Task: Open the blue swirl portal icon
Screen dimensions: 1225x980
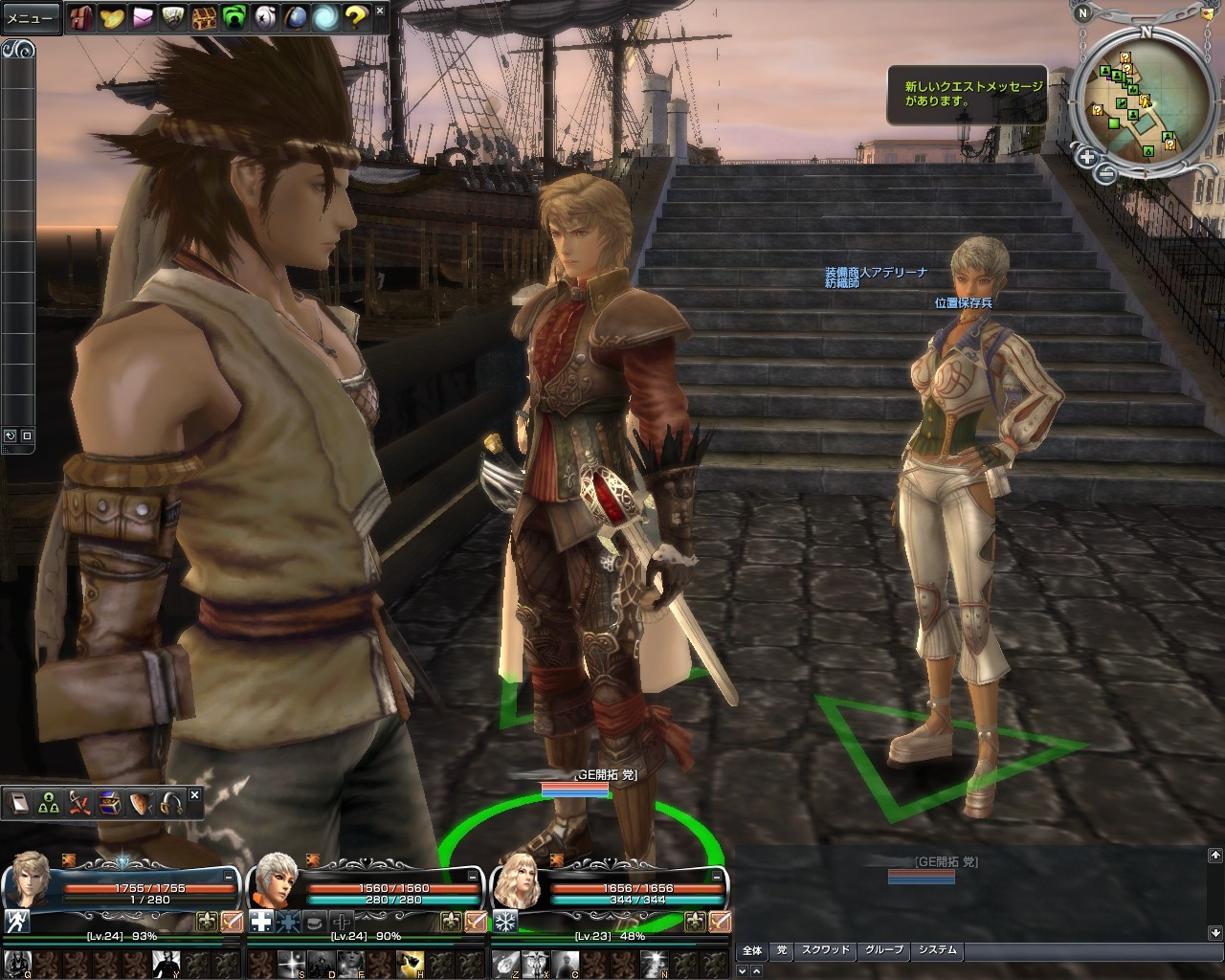Action: pos(326,17)
